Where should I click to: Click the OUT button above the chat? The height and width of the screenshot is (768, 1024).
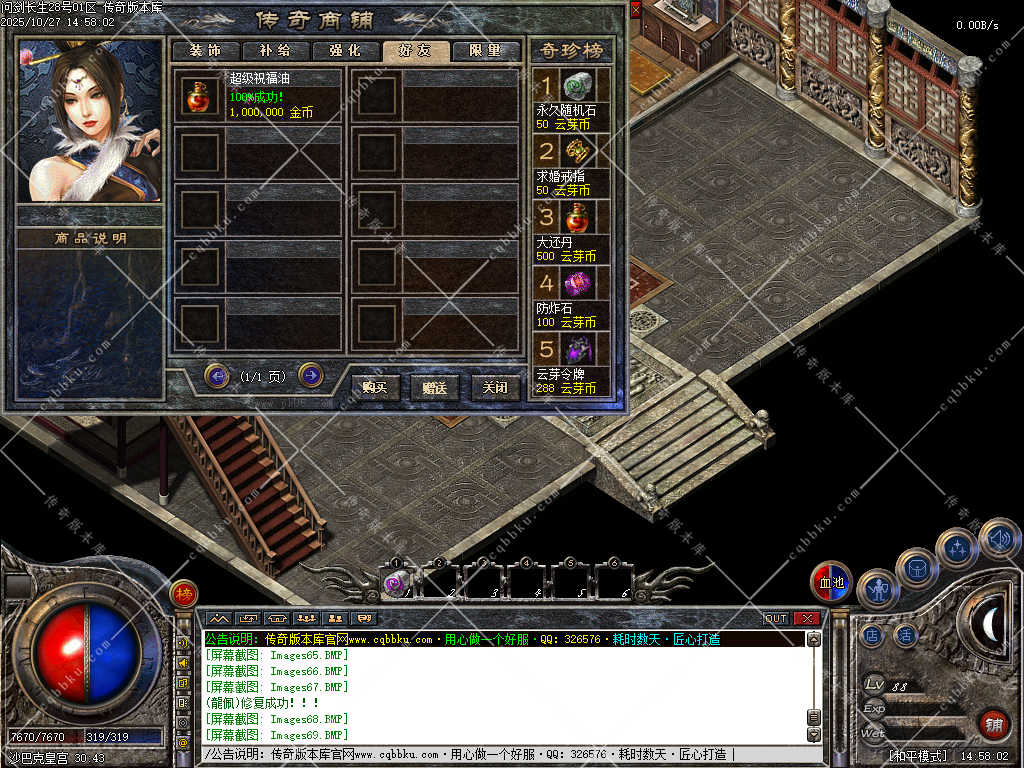pos(776,619)
